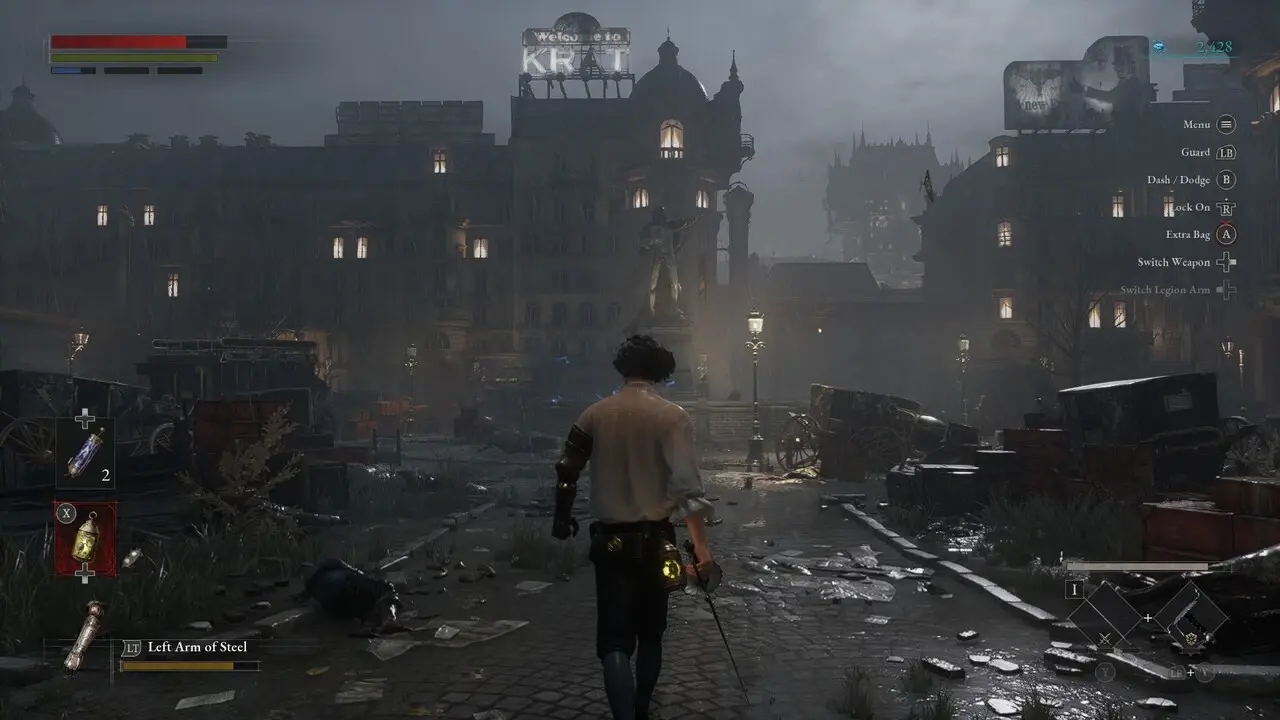This screenshot has width=1280, height=720.
Task: Click the Left Arm of Steel icon
Action: (84, 635)
